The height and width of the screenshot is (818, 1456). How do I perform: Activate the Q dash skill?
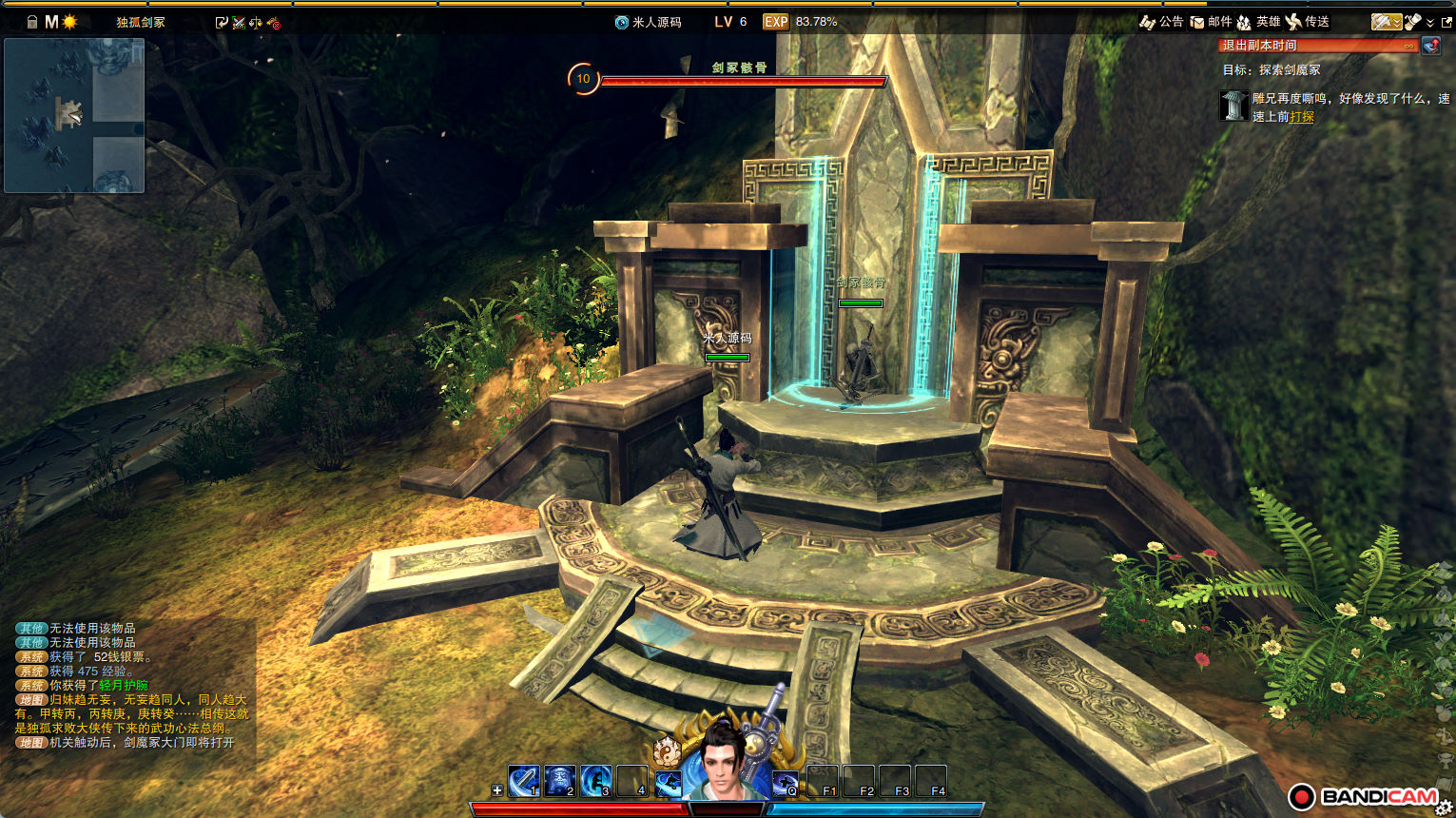(x=785, y=782)
